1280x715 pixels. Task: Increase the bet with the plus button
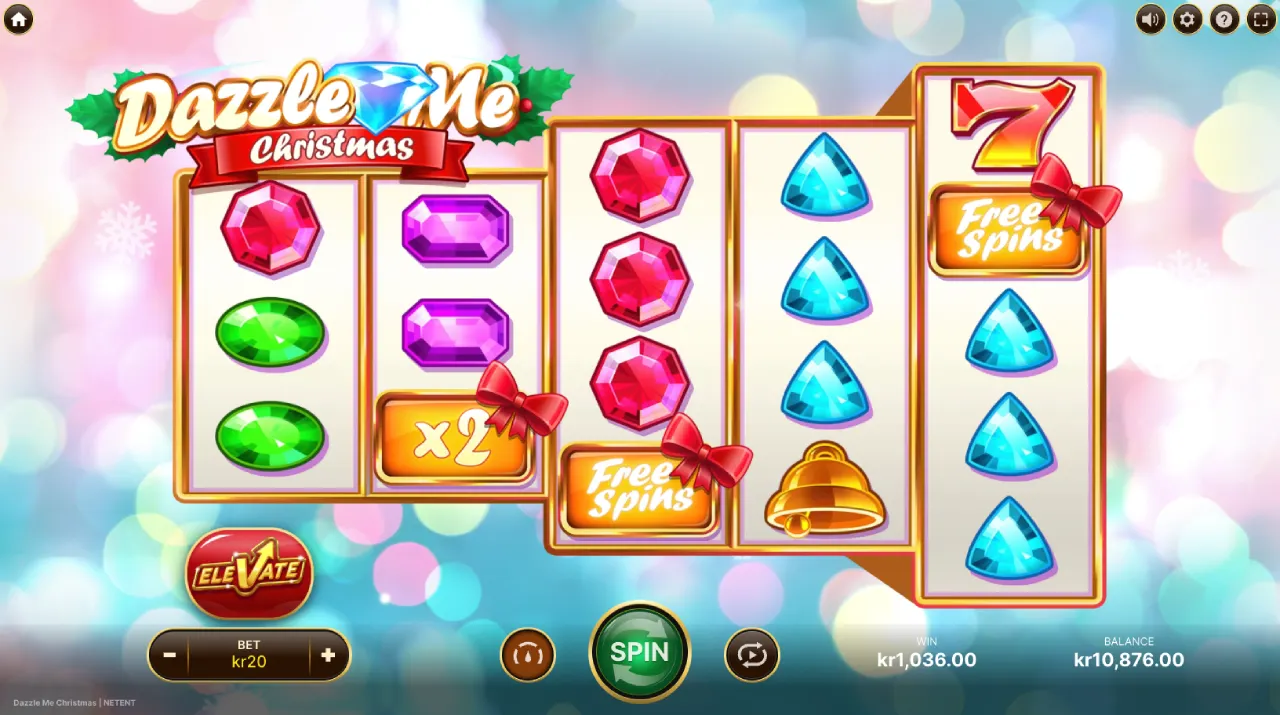[x=328, y=656]
